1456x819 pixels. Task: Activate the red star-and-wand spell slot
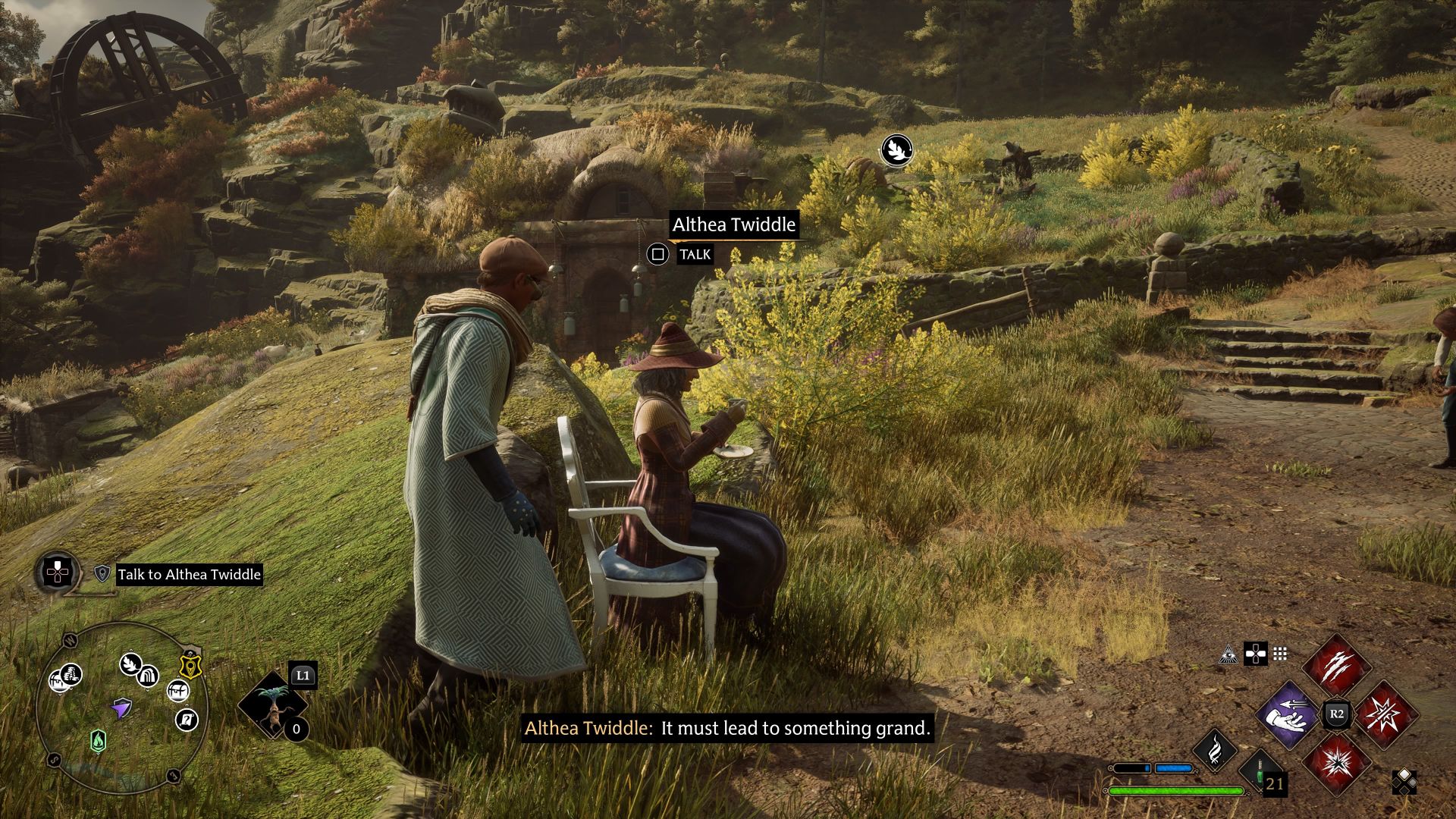[1385, 714]
